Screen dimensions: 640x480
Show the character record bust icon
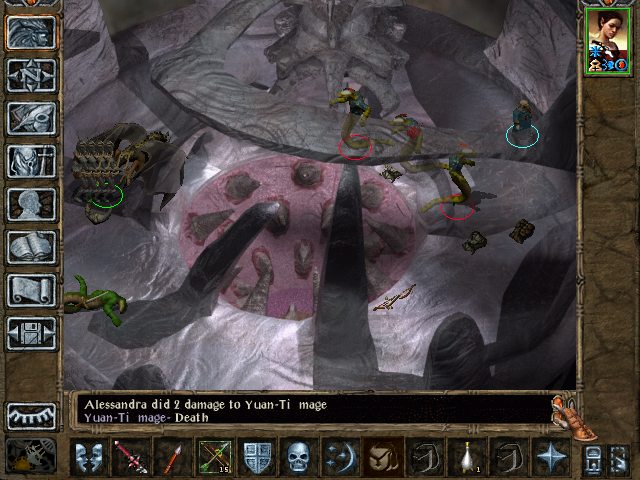point(31,204)
